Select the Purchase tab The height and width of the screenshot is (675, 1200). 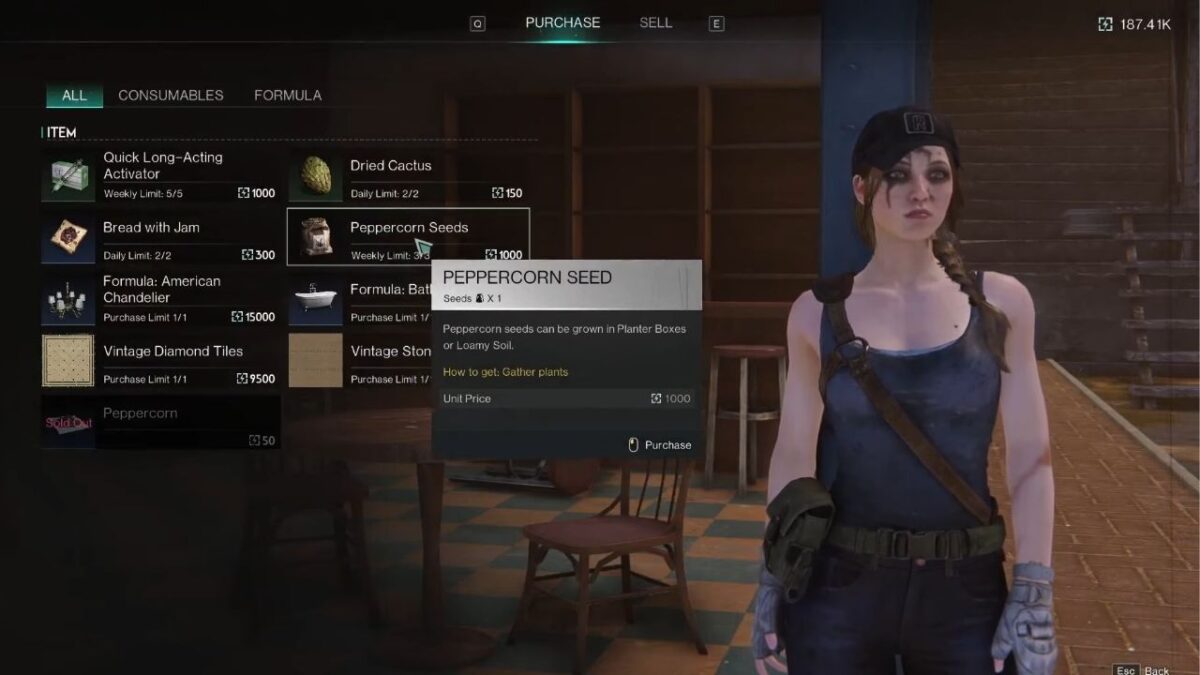click(x=563, y=23)
